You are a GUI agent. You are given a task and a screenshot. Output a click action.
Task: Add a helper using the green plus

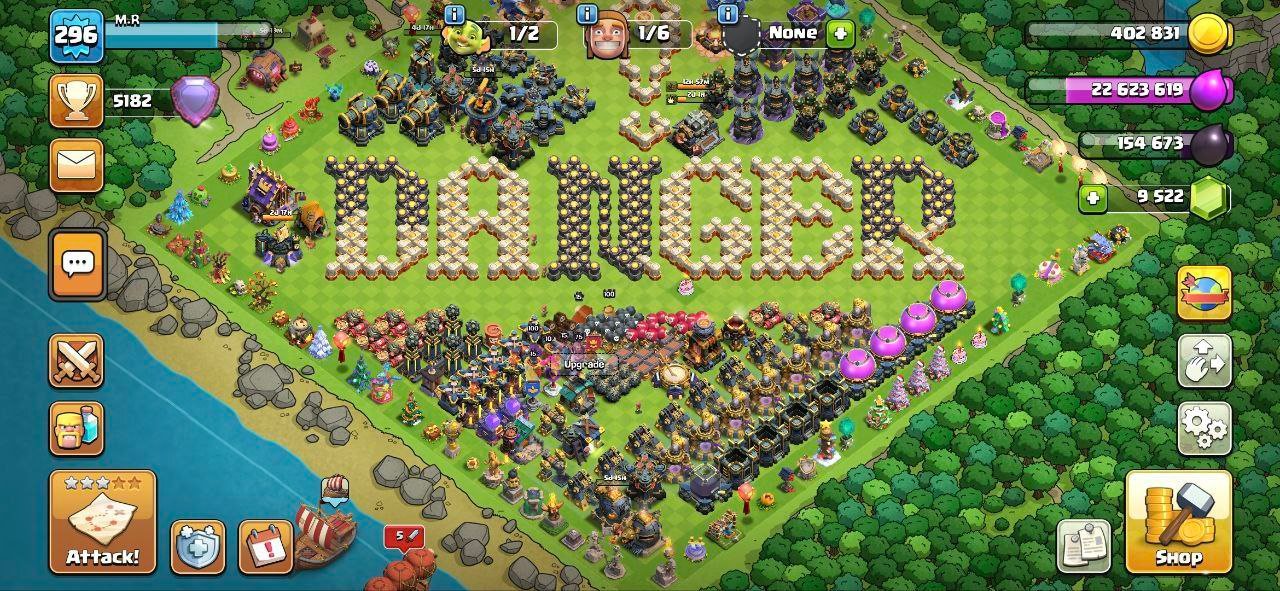[840, 33]
